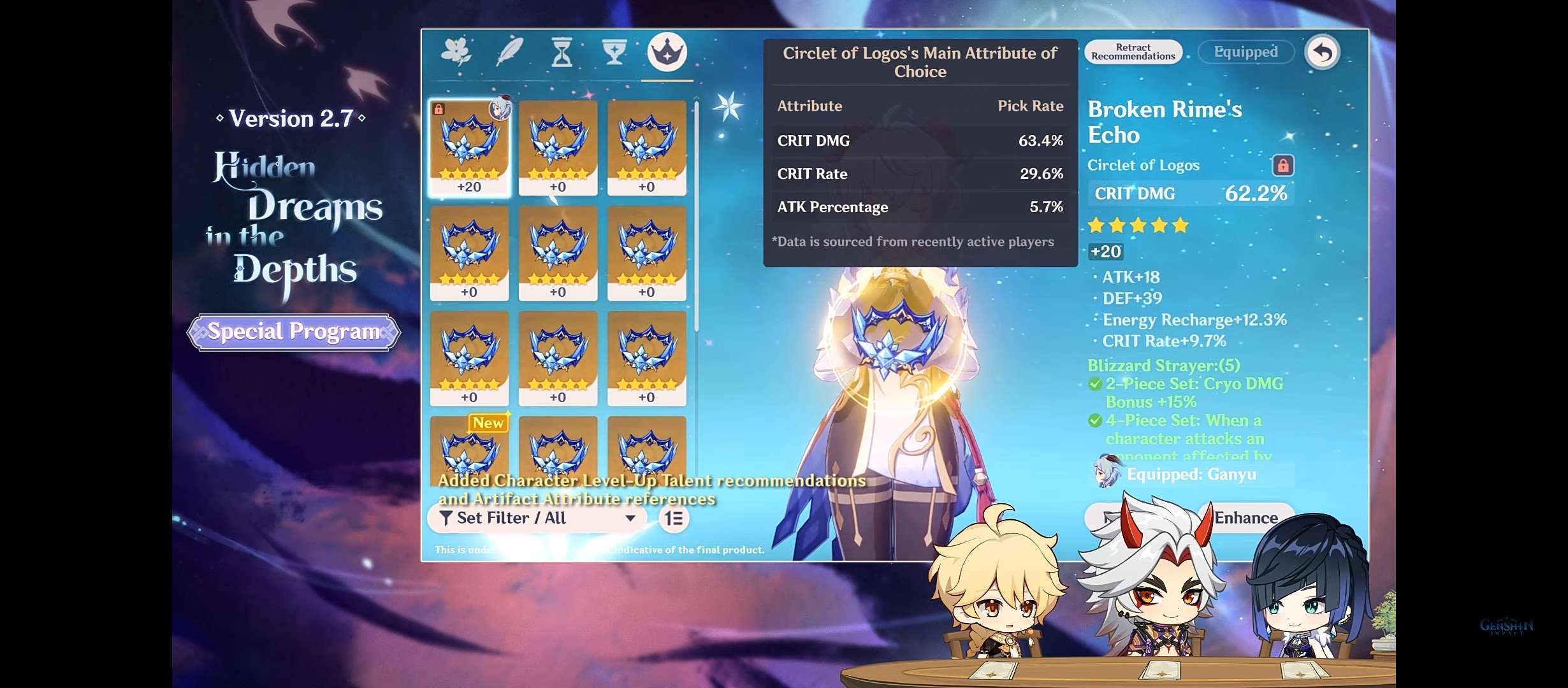Go back with the return arrow button
The height and width of the screenshot is (688, 1568).
[1323, 52]
